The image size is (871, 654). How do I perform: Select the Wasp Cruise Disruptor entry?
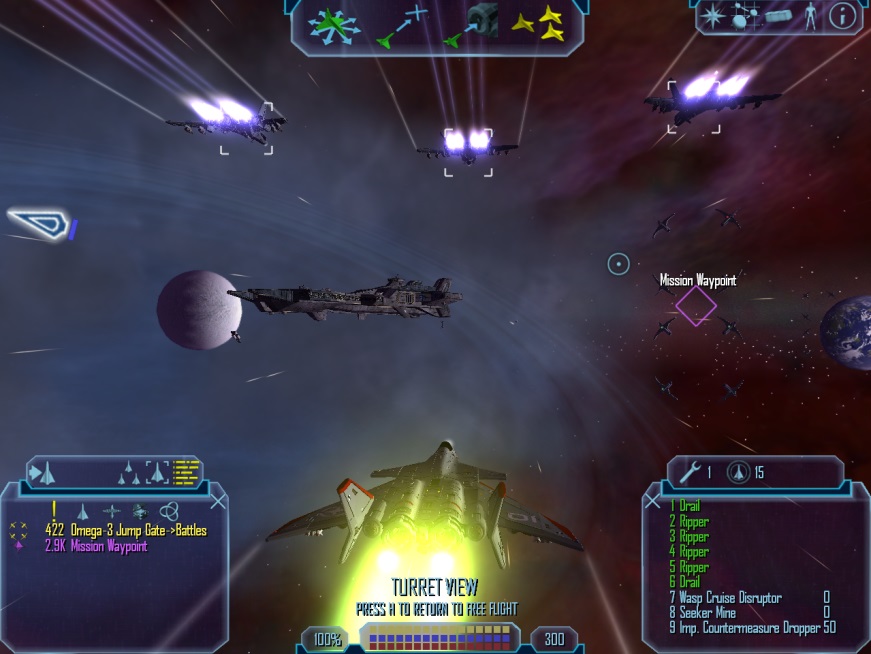click(x=725, y=598)
